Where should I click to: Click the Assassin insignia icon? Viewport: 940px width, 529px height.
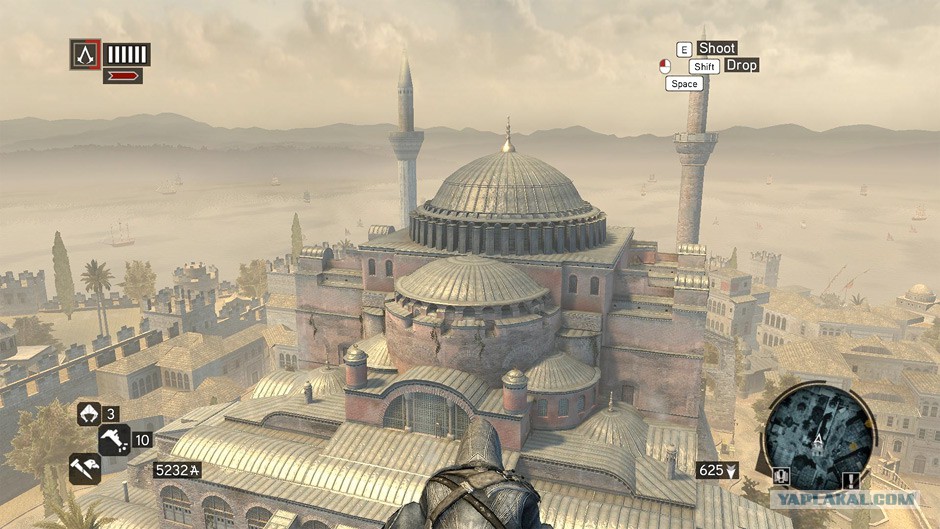(x=85, y=54)
